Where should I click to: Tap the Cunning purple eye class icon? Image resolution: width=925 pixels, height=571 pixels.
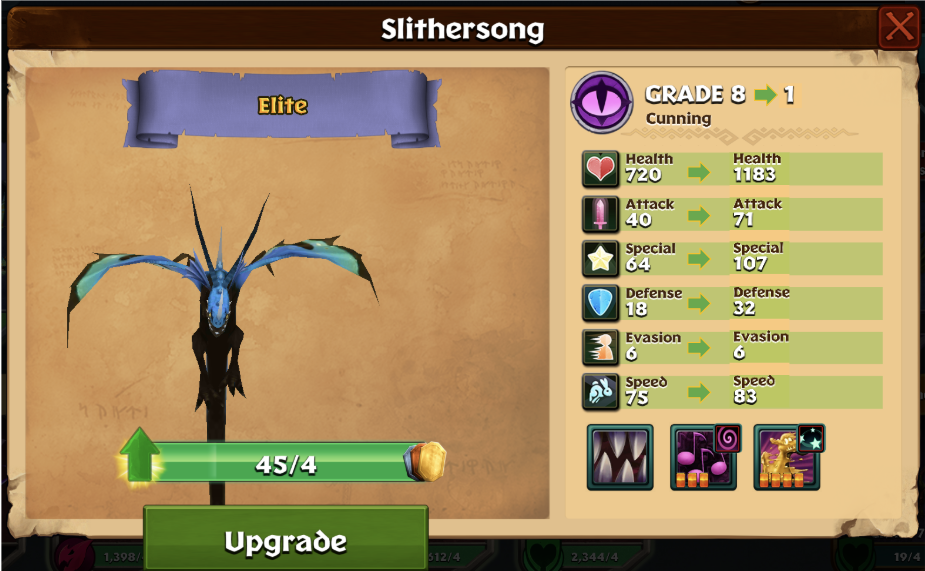(x=602, y=103)
